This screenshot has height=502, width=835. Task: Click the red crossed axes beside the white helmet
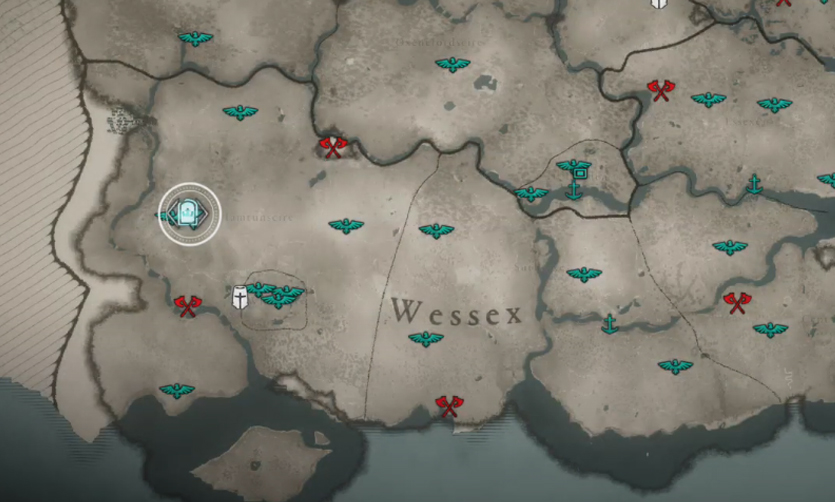pyautogui.click(x=187, y=305)
